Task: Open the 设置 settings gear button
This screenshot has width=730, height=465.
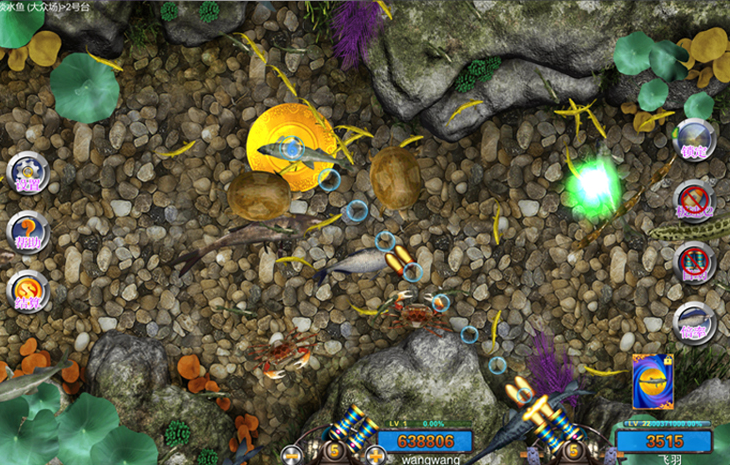Action: (x=28, y=172)
